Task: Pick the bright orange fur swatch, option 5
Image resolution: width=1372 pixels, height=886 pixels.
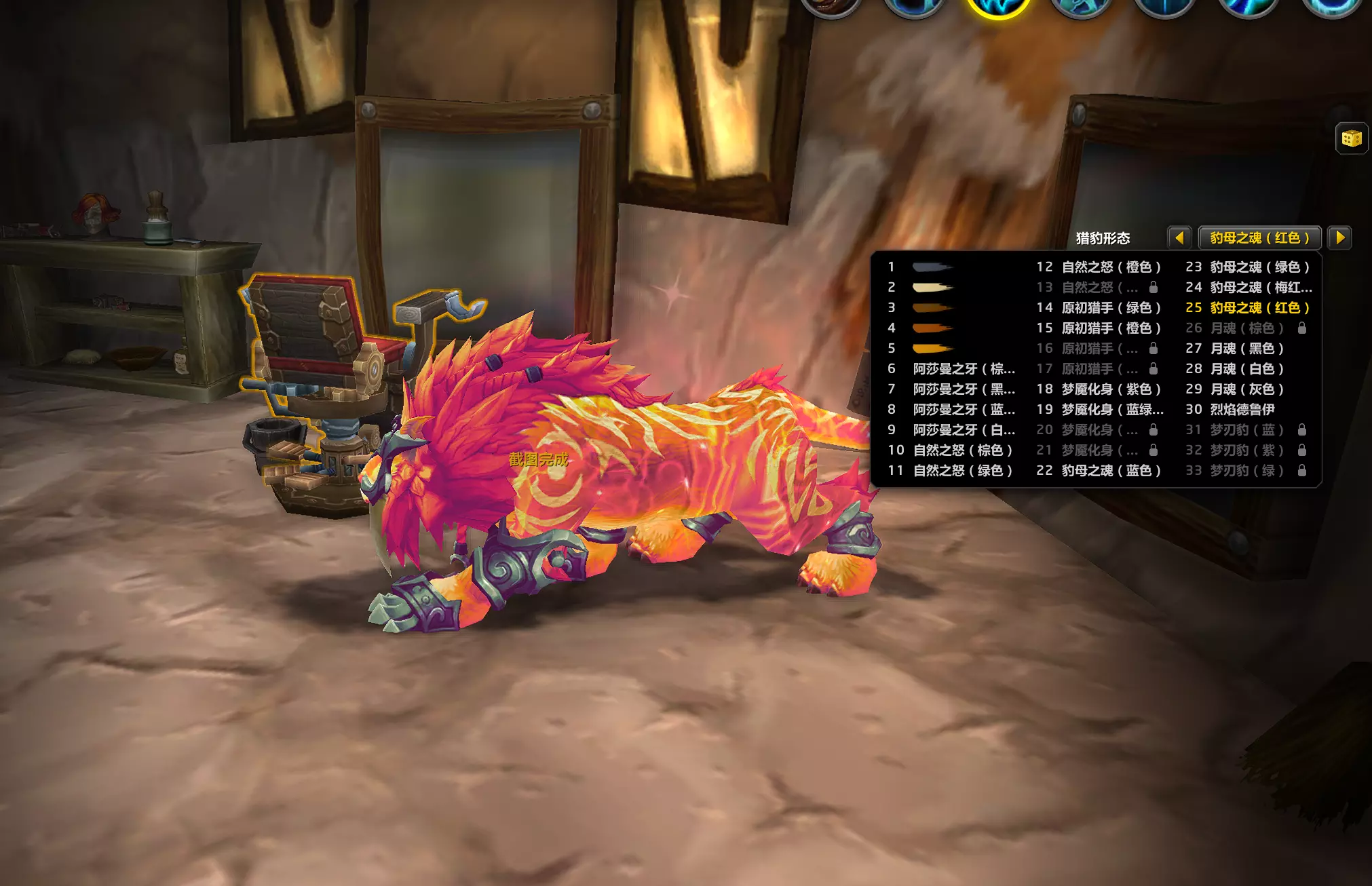Action: pyautogui.click(x=932, y=349)
